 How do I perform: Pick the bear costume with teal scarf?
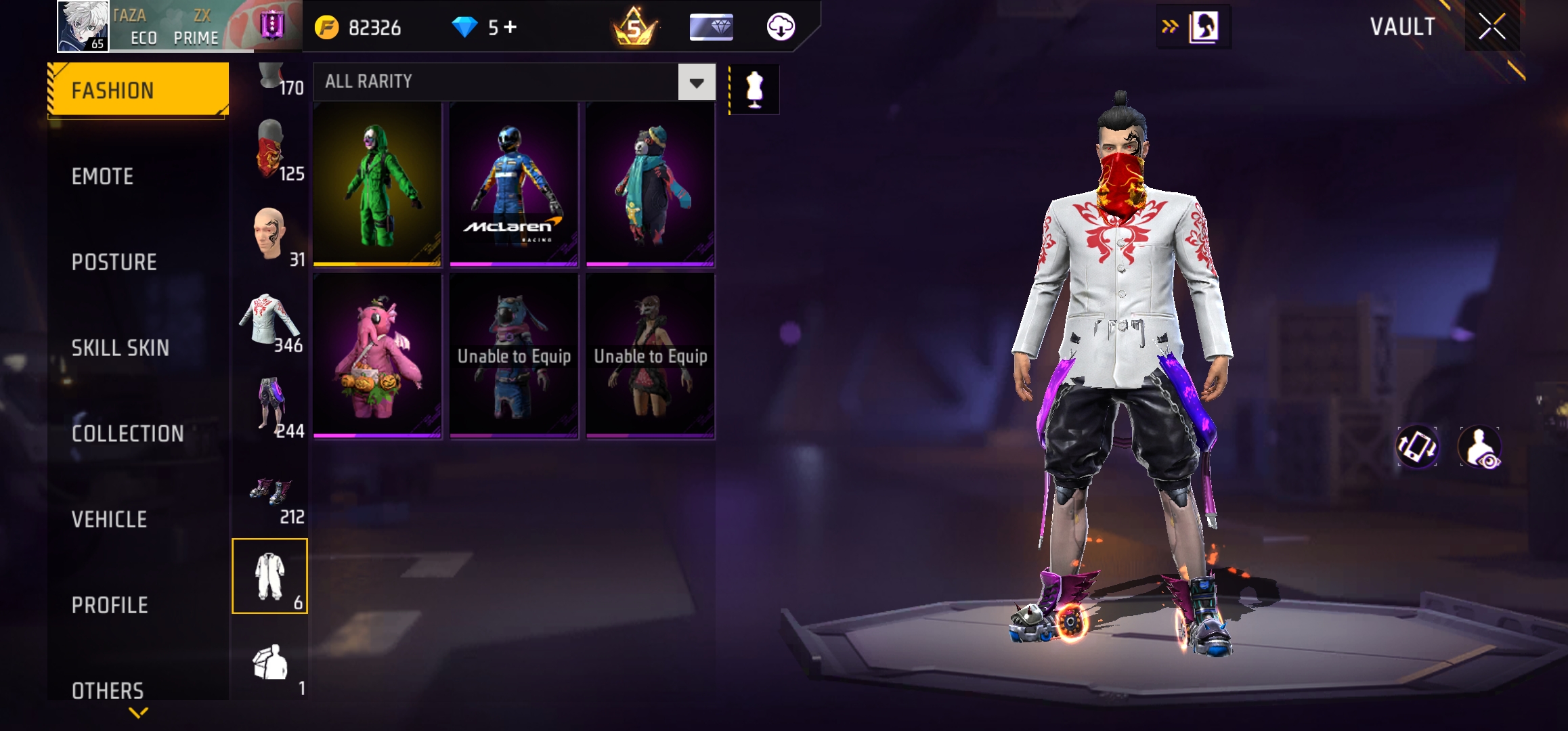[651, 184]
